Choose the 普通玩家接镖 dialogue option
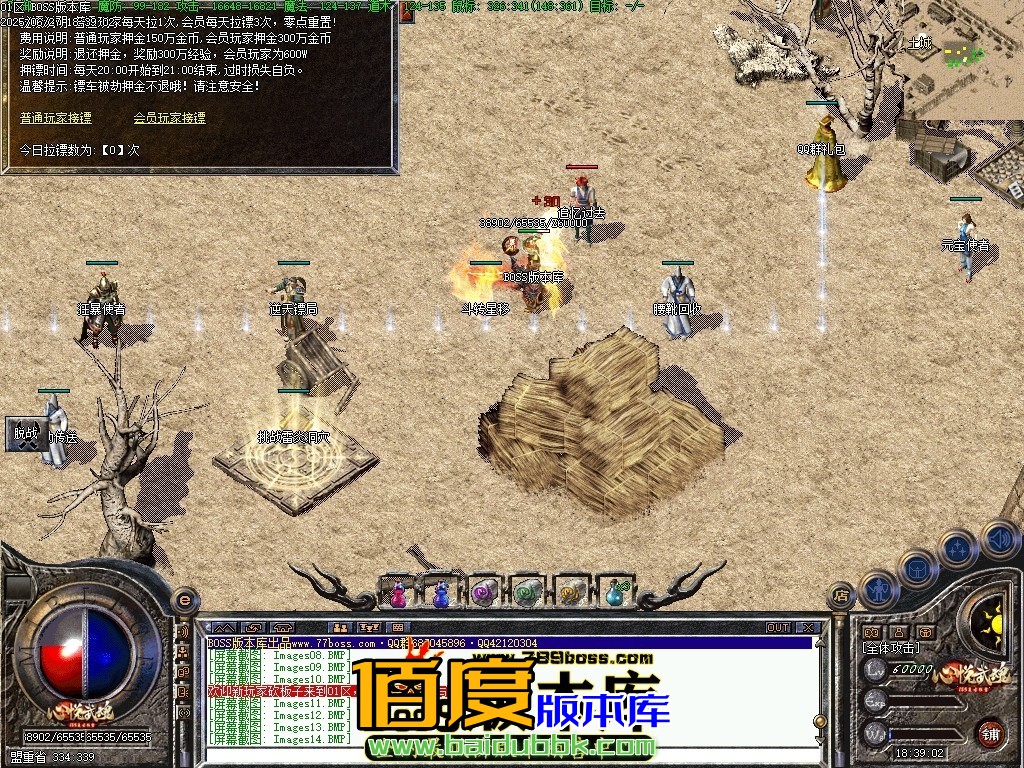 56,118
